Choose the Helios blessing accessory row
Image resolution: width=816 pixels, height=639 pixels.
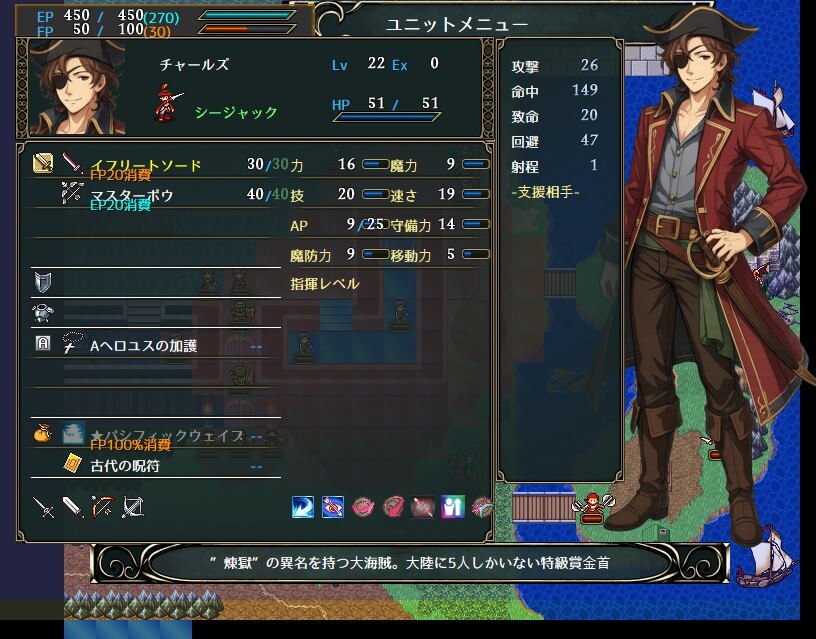(144, 346)
